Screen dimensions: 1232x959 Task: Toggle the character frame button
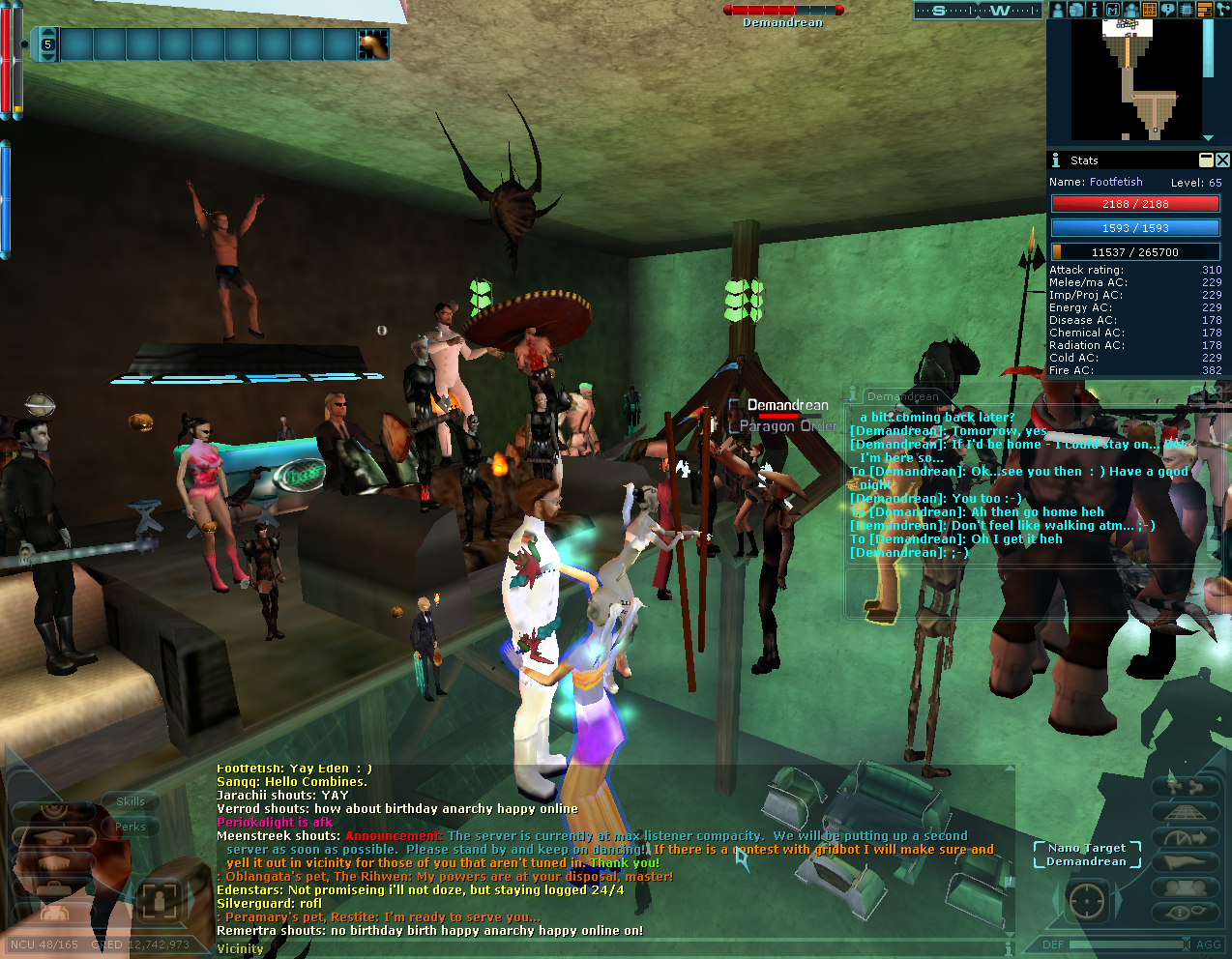coord(159,901)
